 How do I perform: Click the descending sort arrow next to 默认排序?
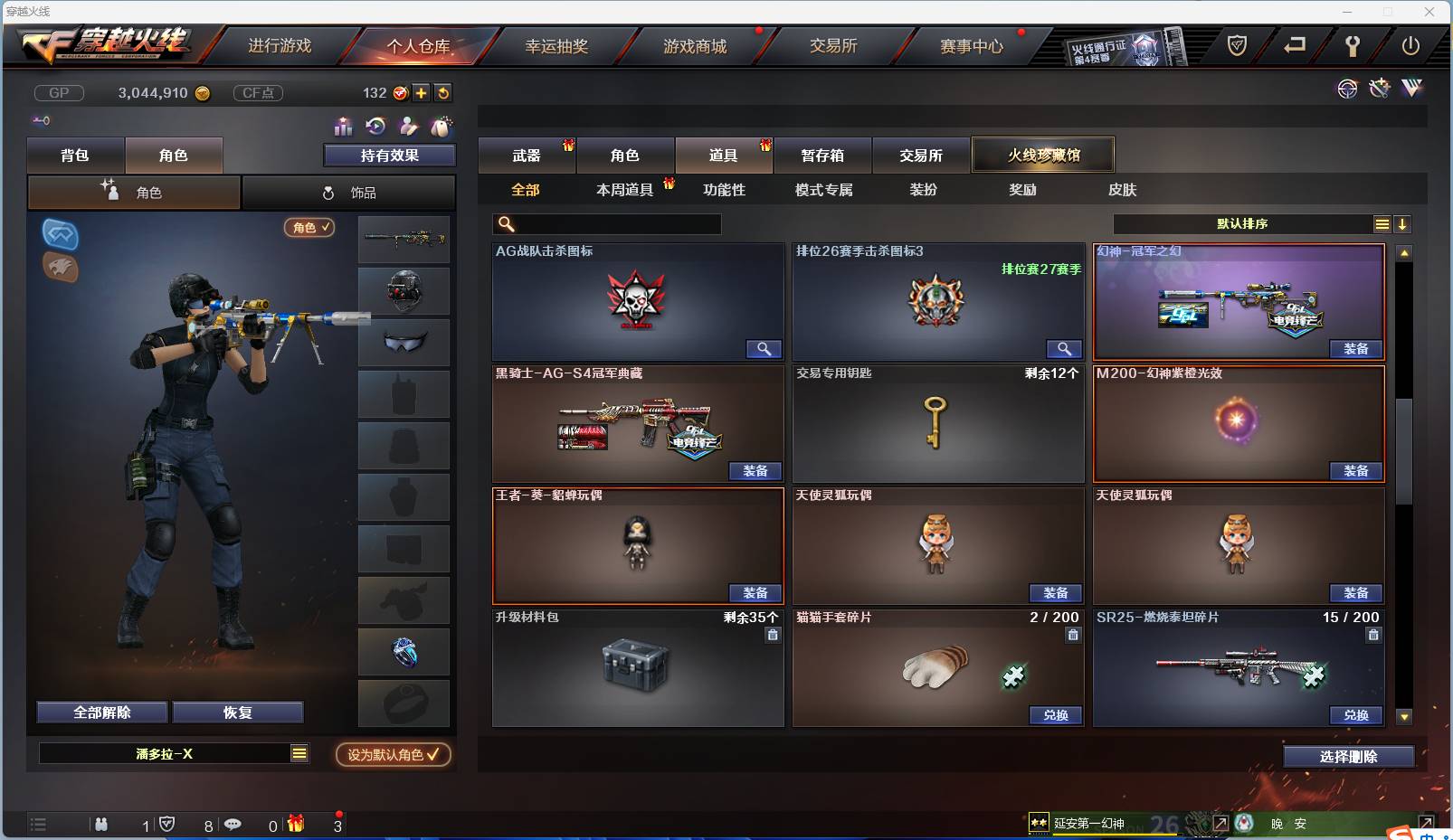pos(1403,223)
